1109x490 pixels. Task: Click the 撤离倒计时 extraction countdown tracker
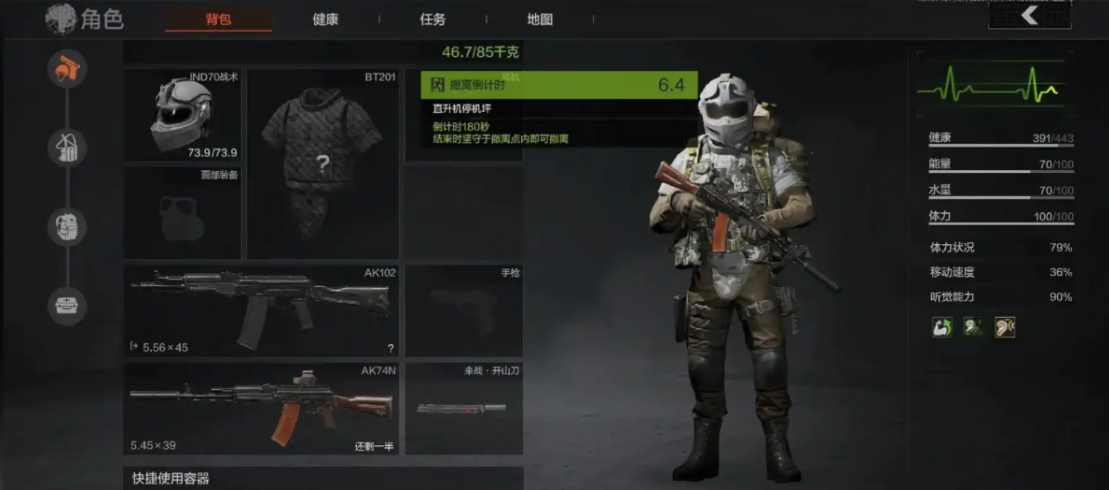coord(558,85)
